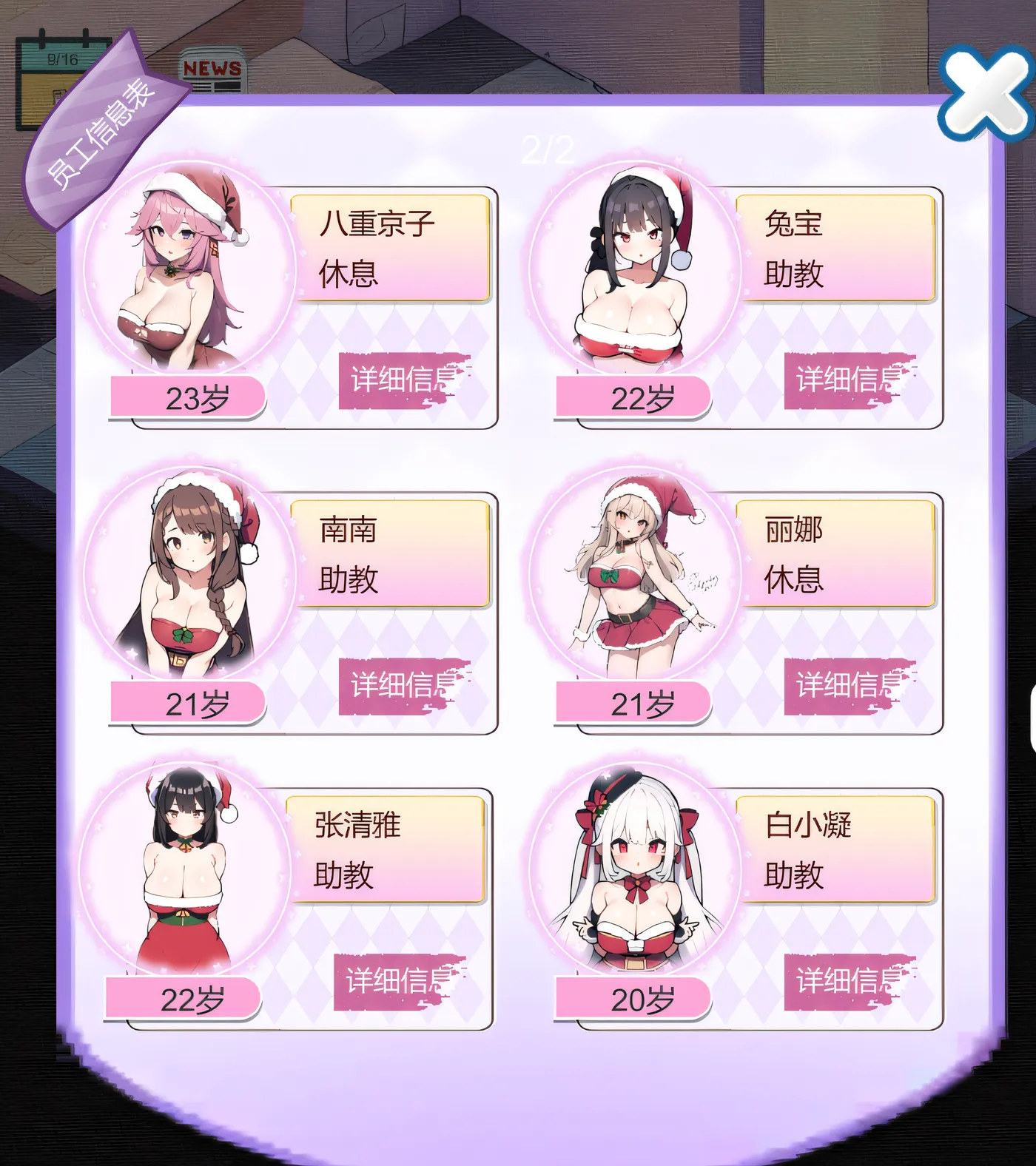Click the NEWS icon at the top
The image size is (1036, 1166).
212,68
